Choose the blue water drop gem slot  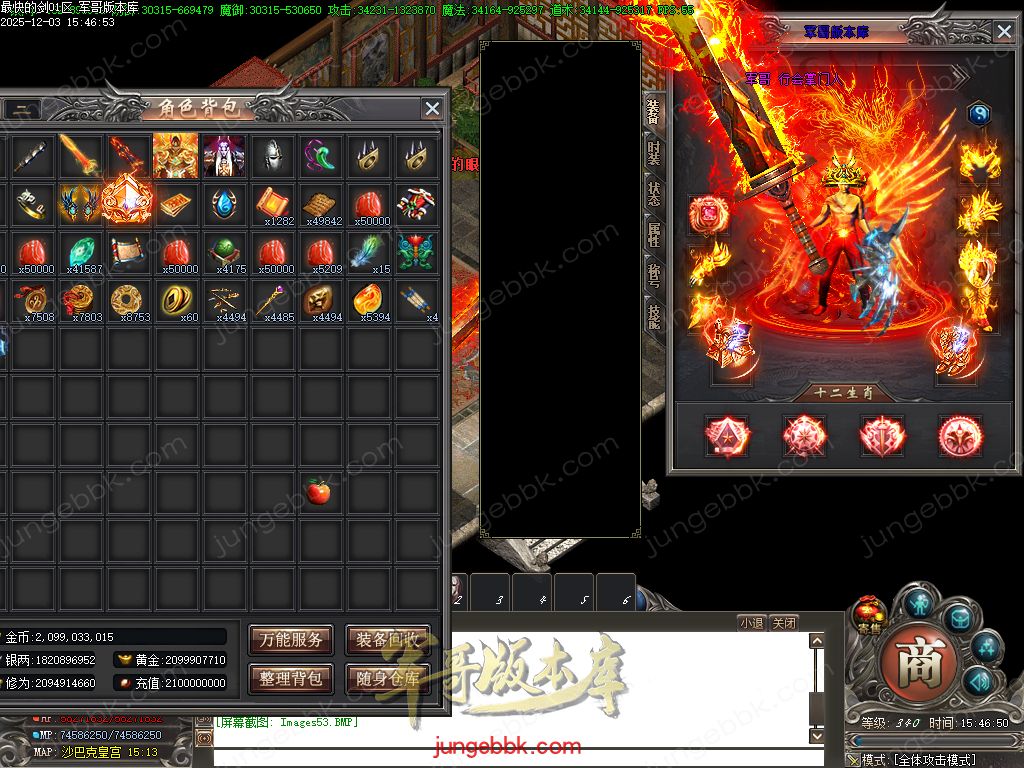coord(223,204)
